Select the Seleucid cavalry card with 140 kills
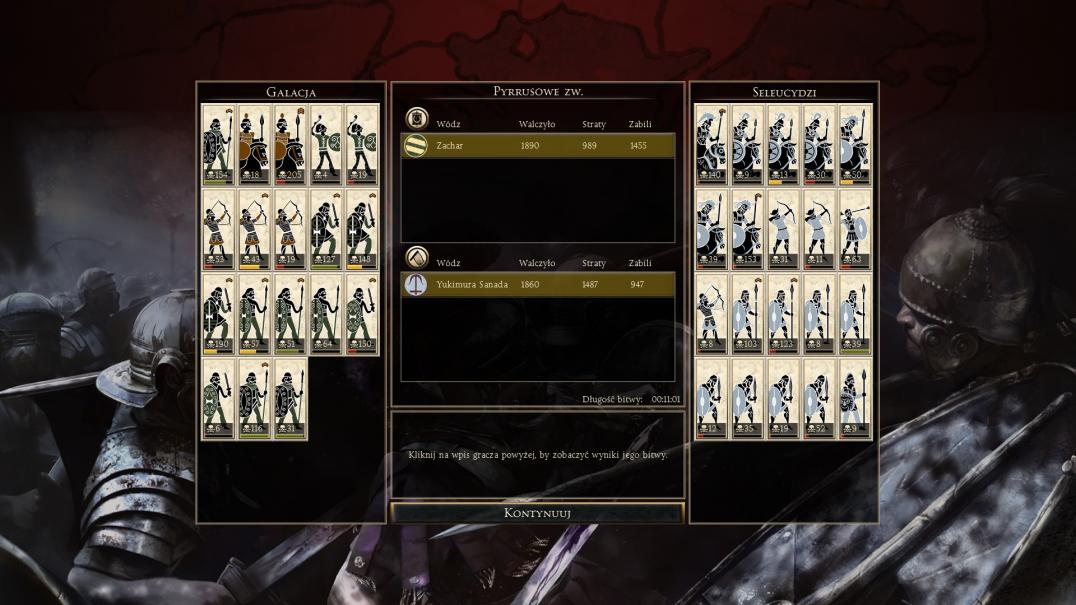 tap(711, 144)
